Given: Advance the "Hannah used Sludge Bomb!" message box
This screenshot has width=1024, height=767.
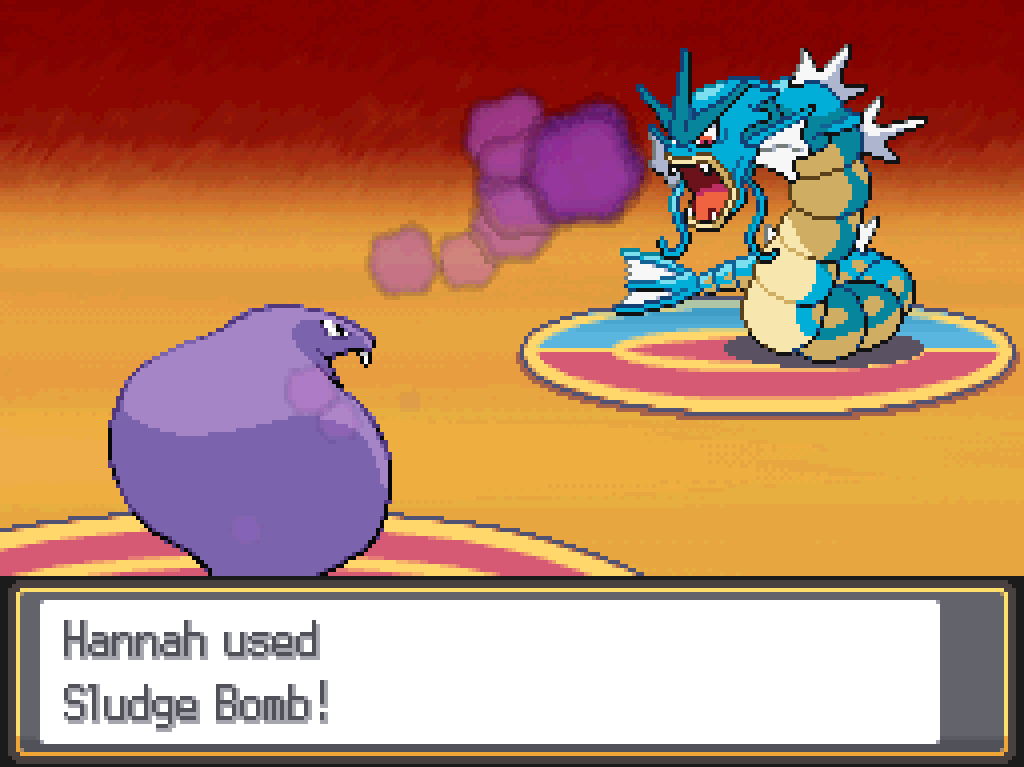Looking at the screenshot, I should coord(490,671).
